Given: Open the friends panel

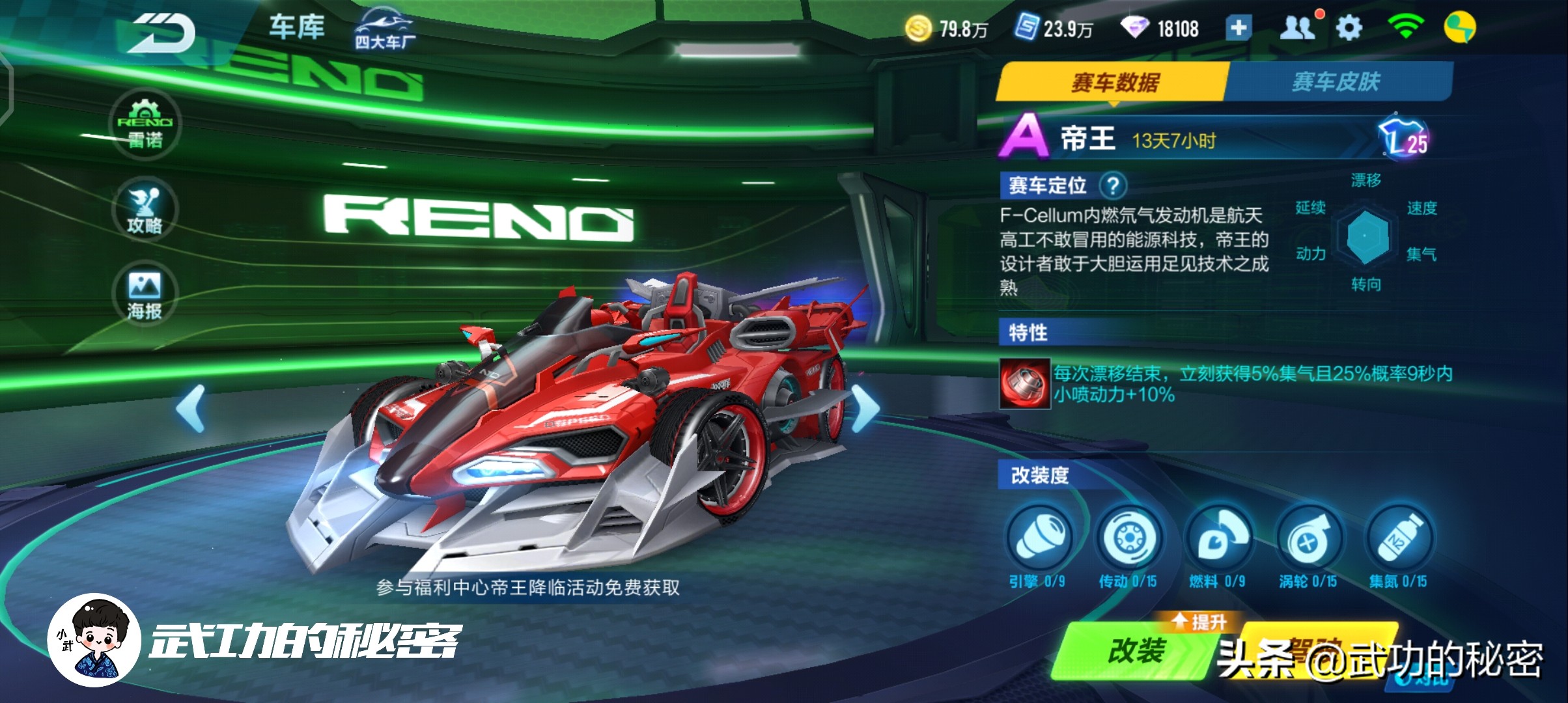Looking at the screenshot, I should pyautogui.click(x=1297, y=29).
